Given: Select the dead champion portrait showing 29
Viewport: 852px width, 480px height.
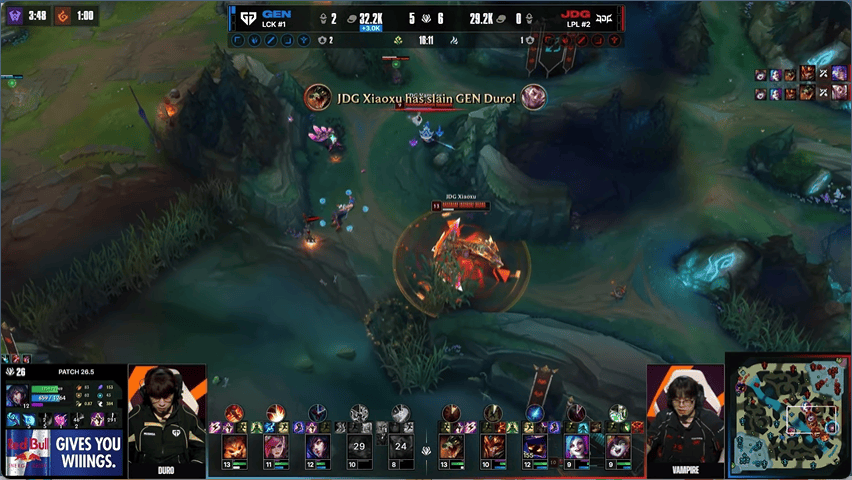Looking at the screenshot, I should coord(359,446).
